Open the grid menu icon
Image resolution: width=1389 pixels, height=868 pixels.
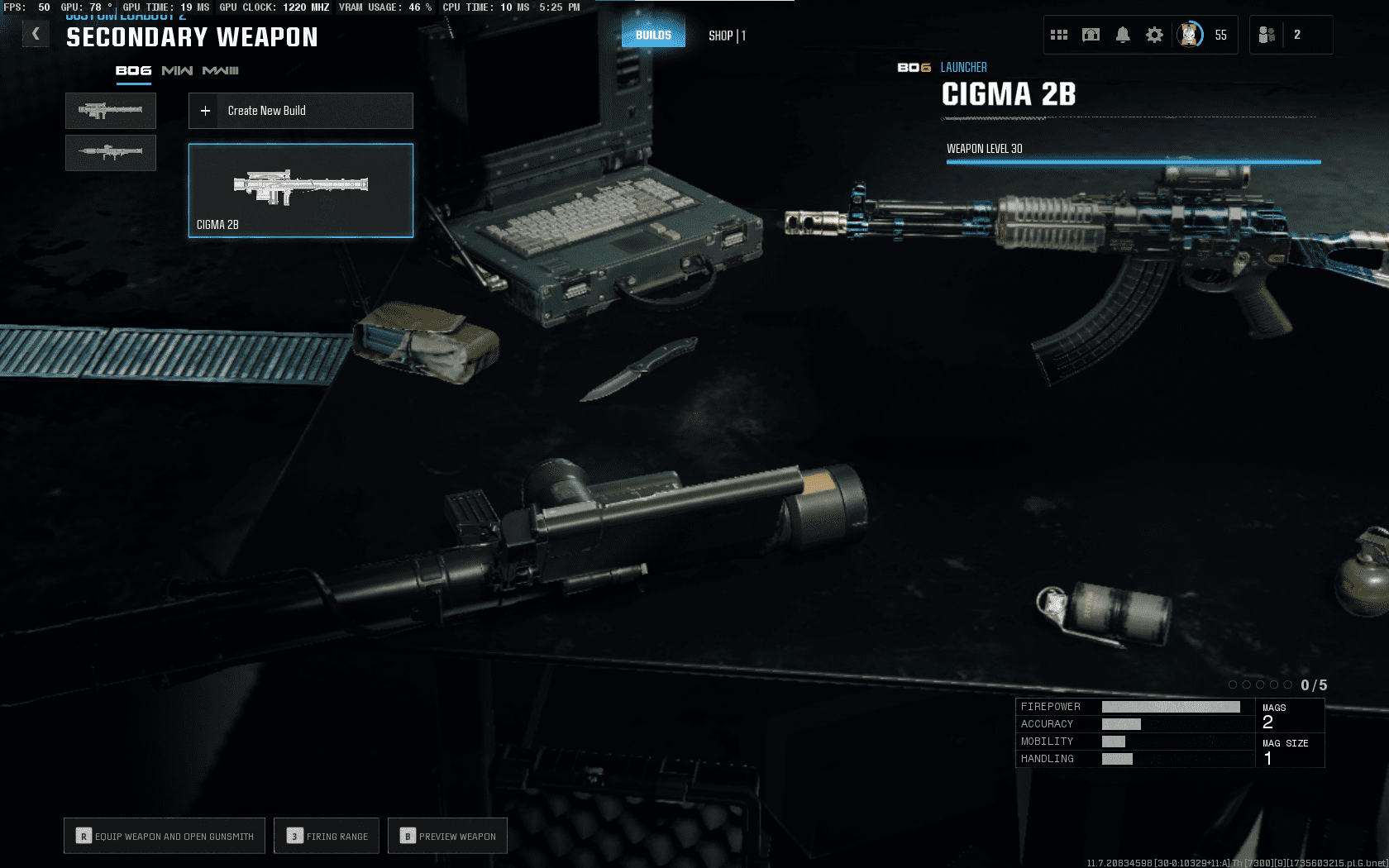coord(1059,35)
